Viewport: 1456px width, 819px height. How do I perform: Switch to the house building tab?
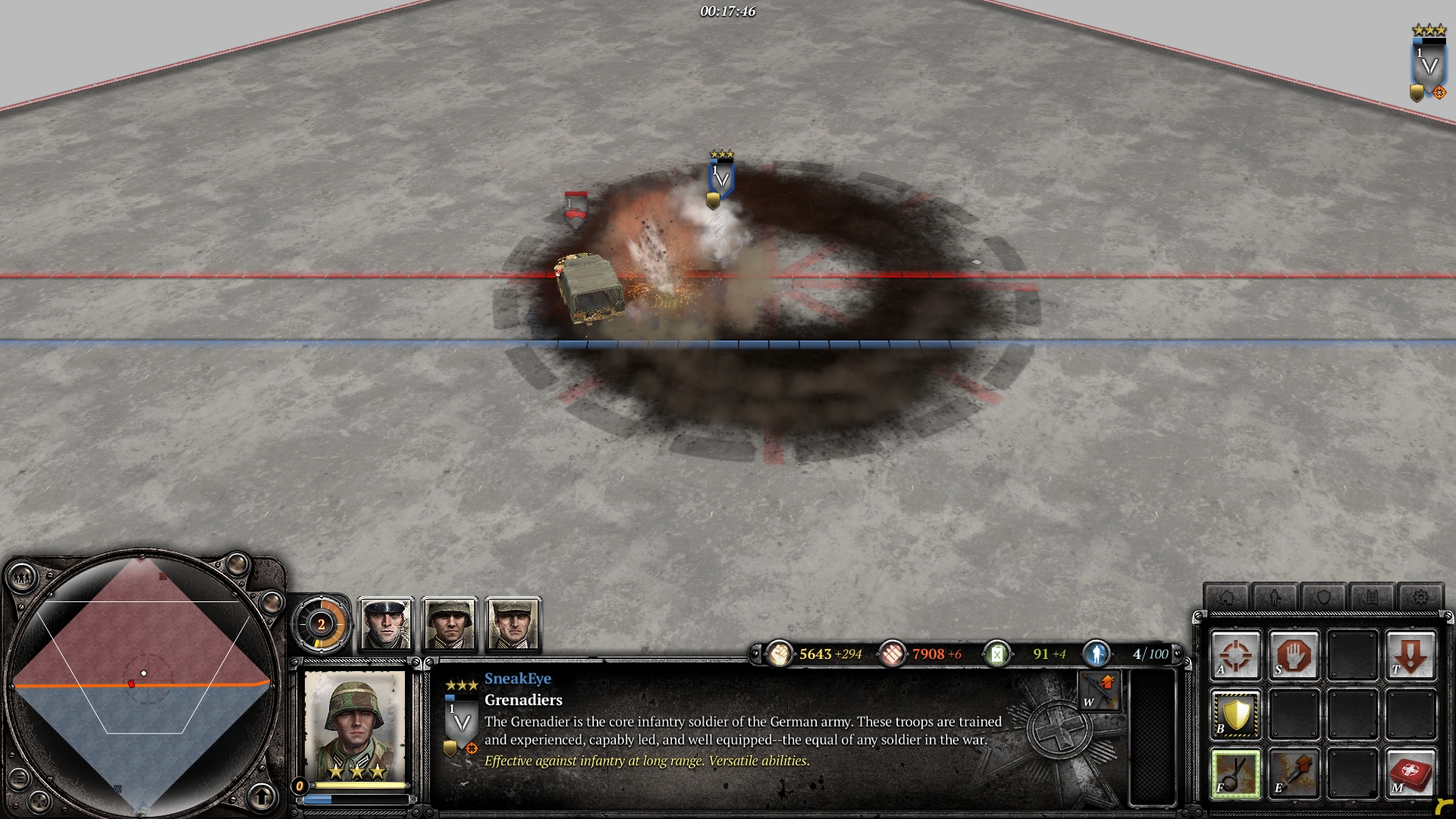1226,597
